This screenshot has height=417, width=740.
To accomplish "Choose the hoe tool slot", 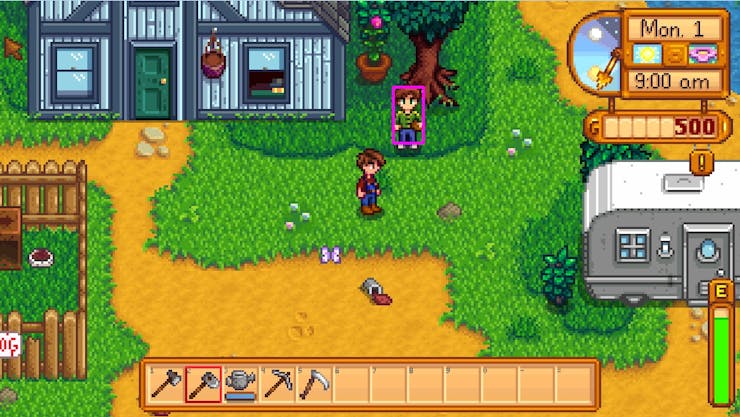I will pos(203,383).
